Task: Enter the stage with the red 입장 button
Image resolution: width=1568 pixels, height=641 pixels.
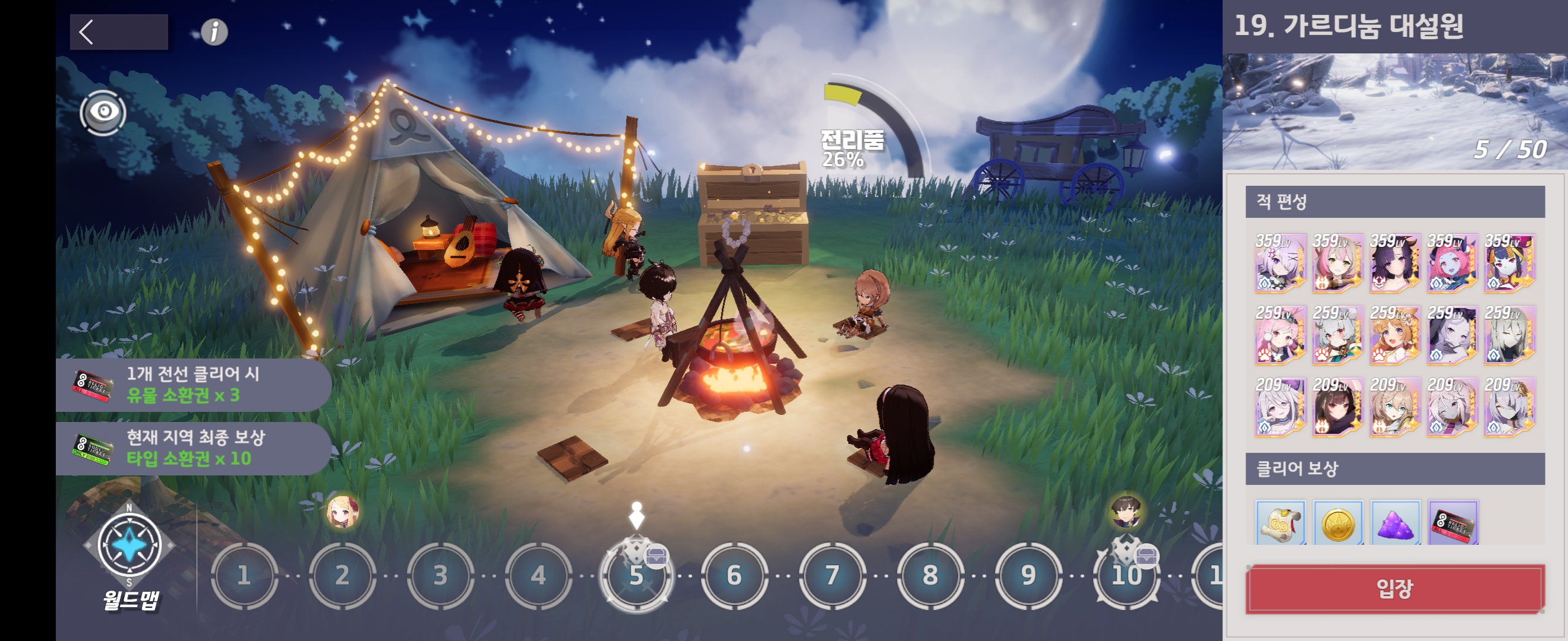Action: click(1395, 589)
